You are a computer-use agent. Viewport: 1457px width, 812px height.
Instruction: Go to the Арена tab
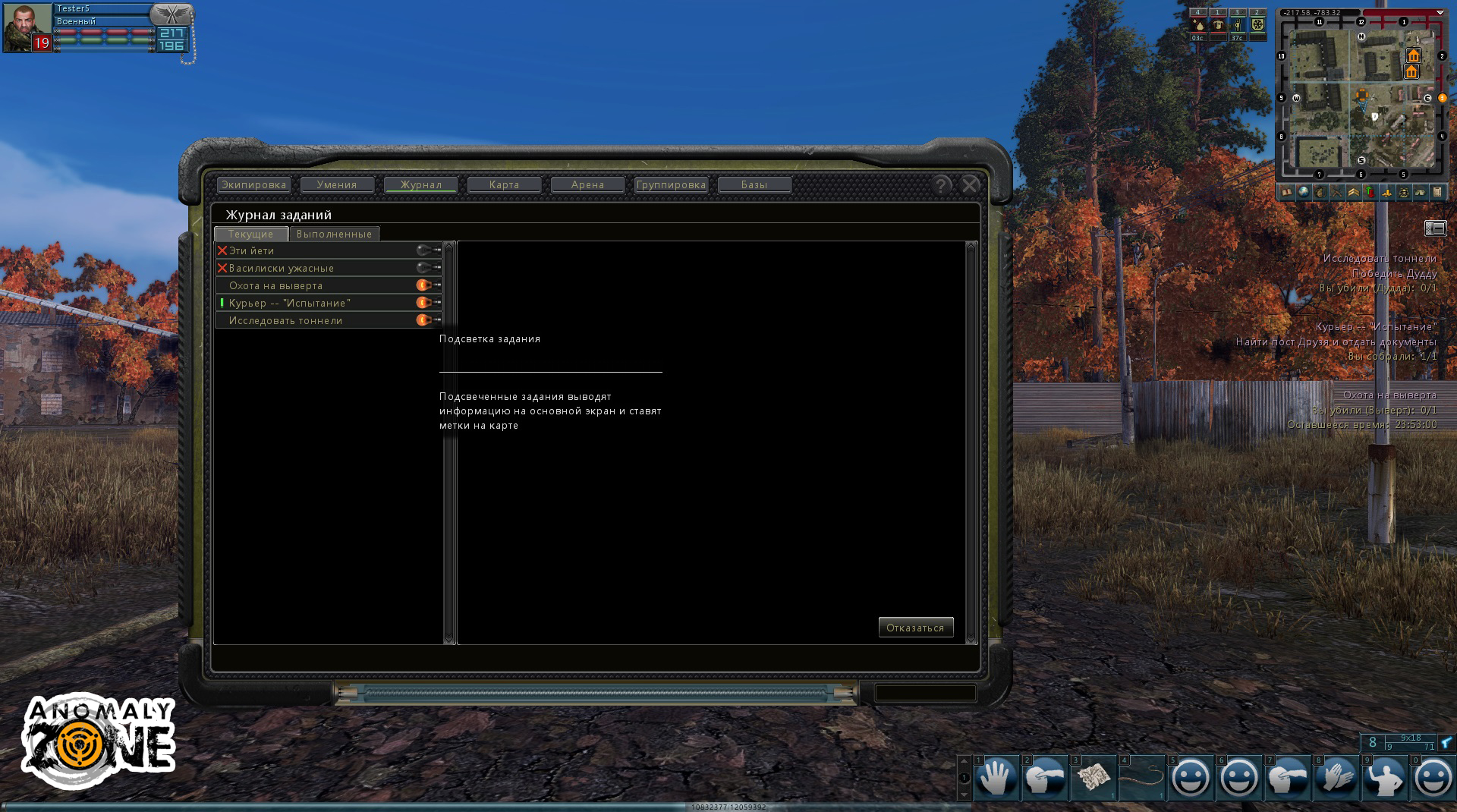(x=587, y=184)
